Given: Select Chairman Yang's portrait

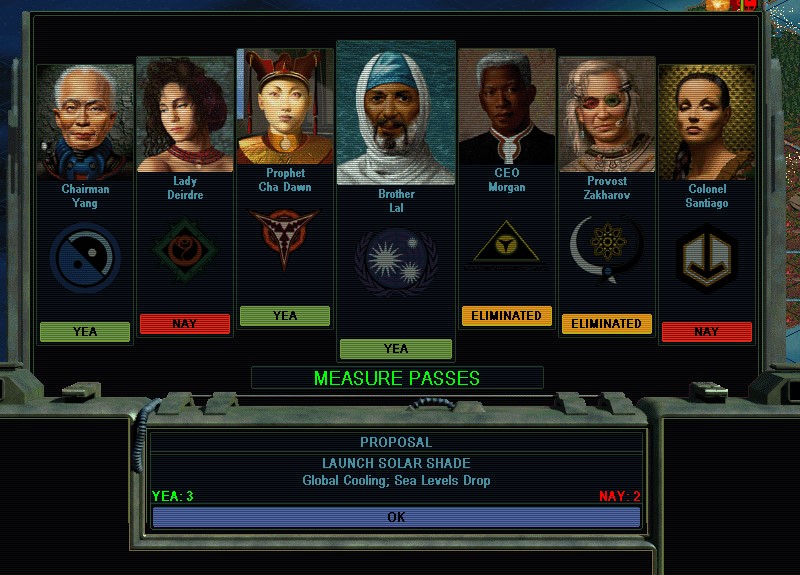Looking at the screenshot, I should point(85,122).
